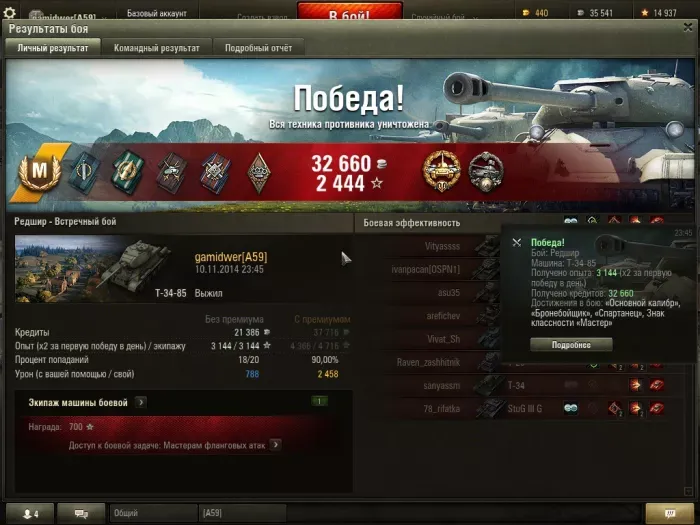This screenshot has height=525, width=700.
Task: Show the Подробный отчёт tab
Action: click(x=258, y=48)
